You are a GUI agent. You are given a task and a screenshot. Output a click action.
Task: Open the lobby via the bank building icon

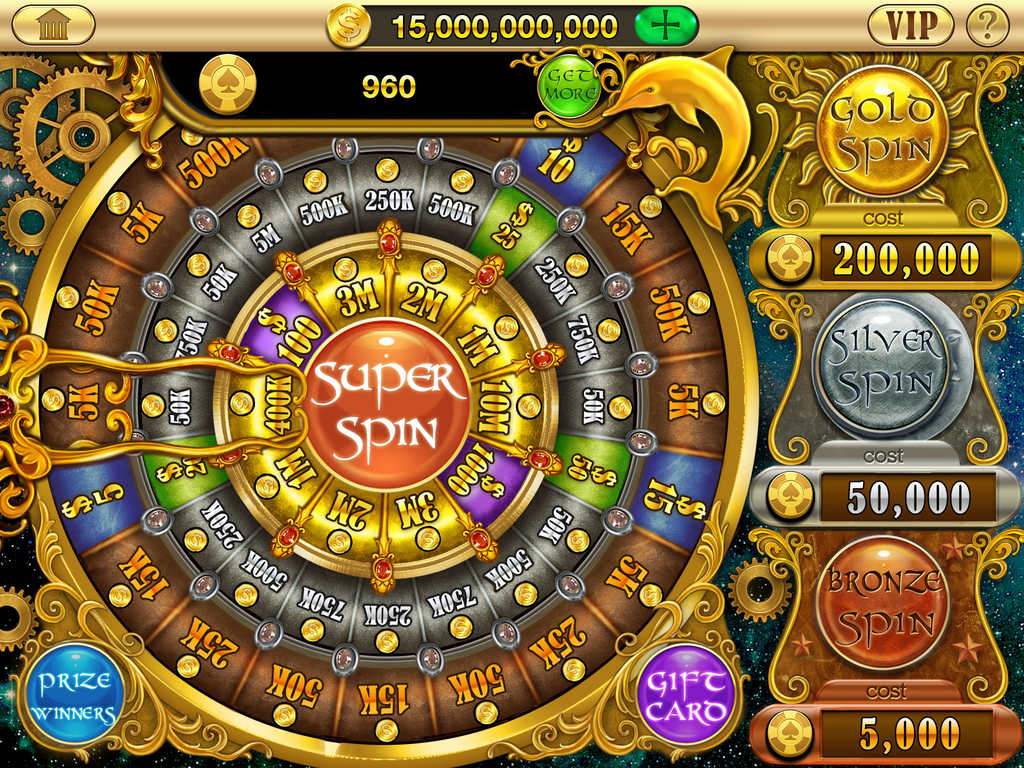pyautogui.click(x=52, y=25)
